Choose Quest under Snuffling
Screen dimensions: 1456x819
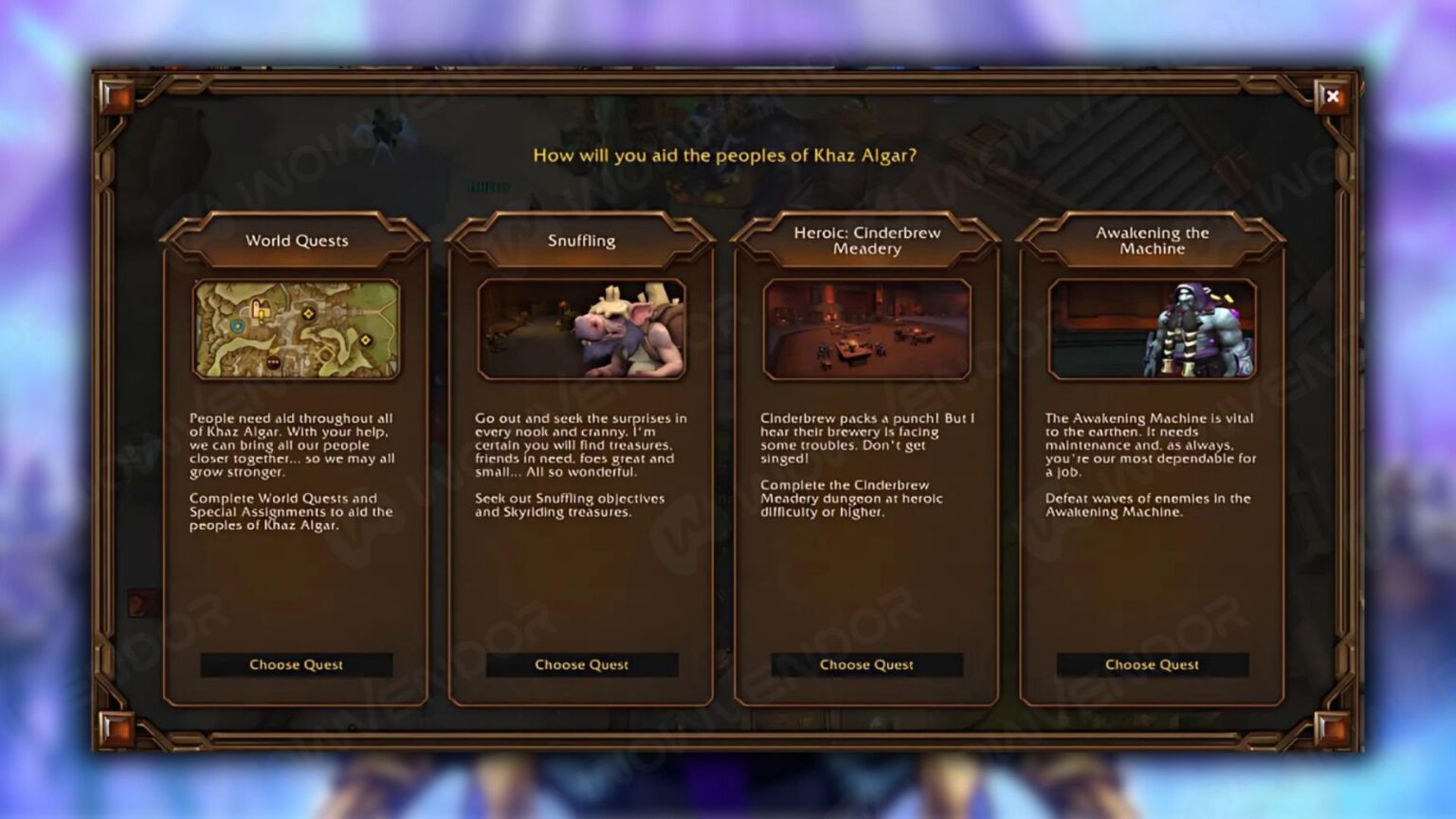pyautogui.click(x=581, y=664)
